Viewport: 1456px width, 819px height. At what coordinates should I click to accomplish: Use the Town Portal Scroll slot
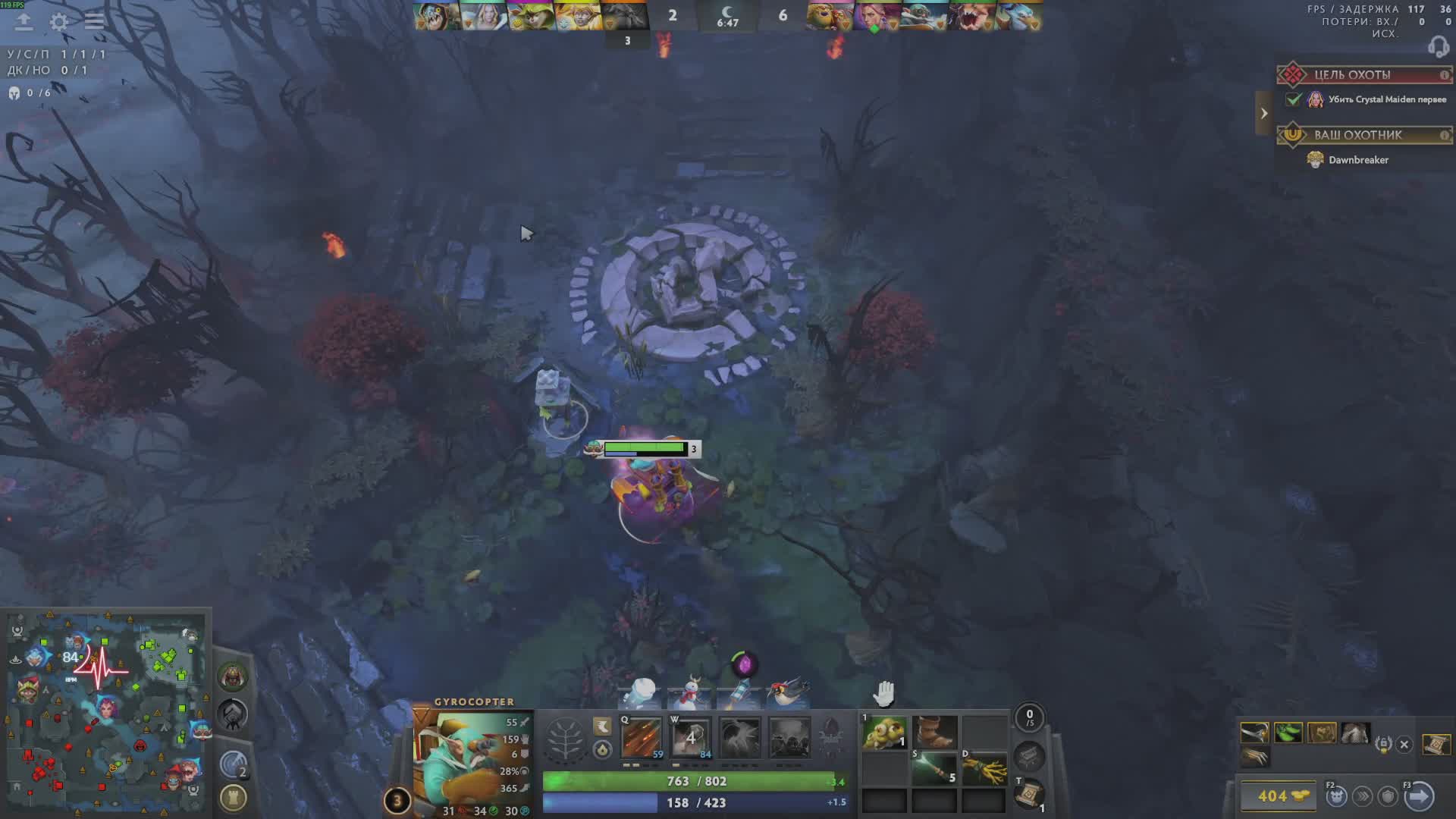(1029, 795)
